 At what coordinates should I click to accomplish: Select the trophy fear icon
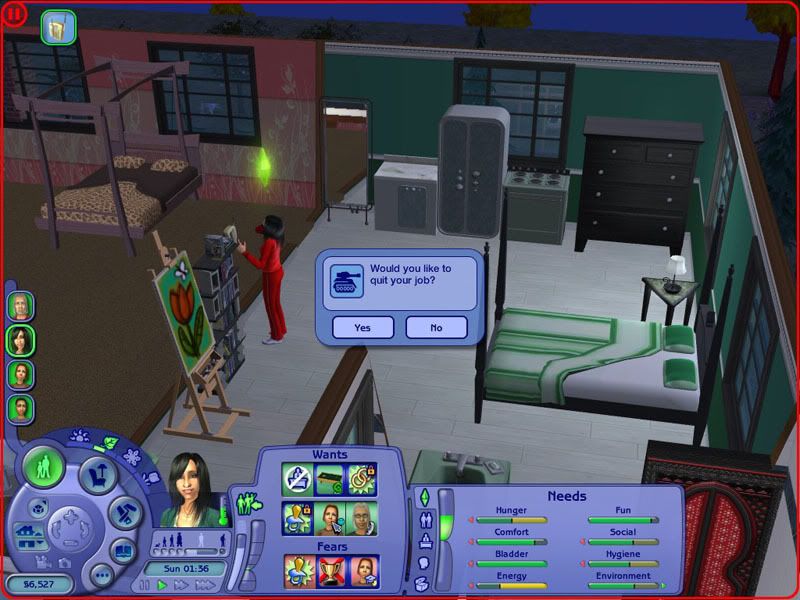(331, 571)
